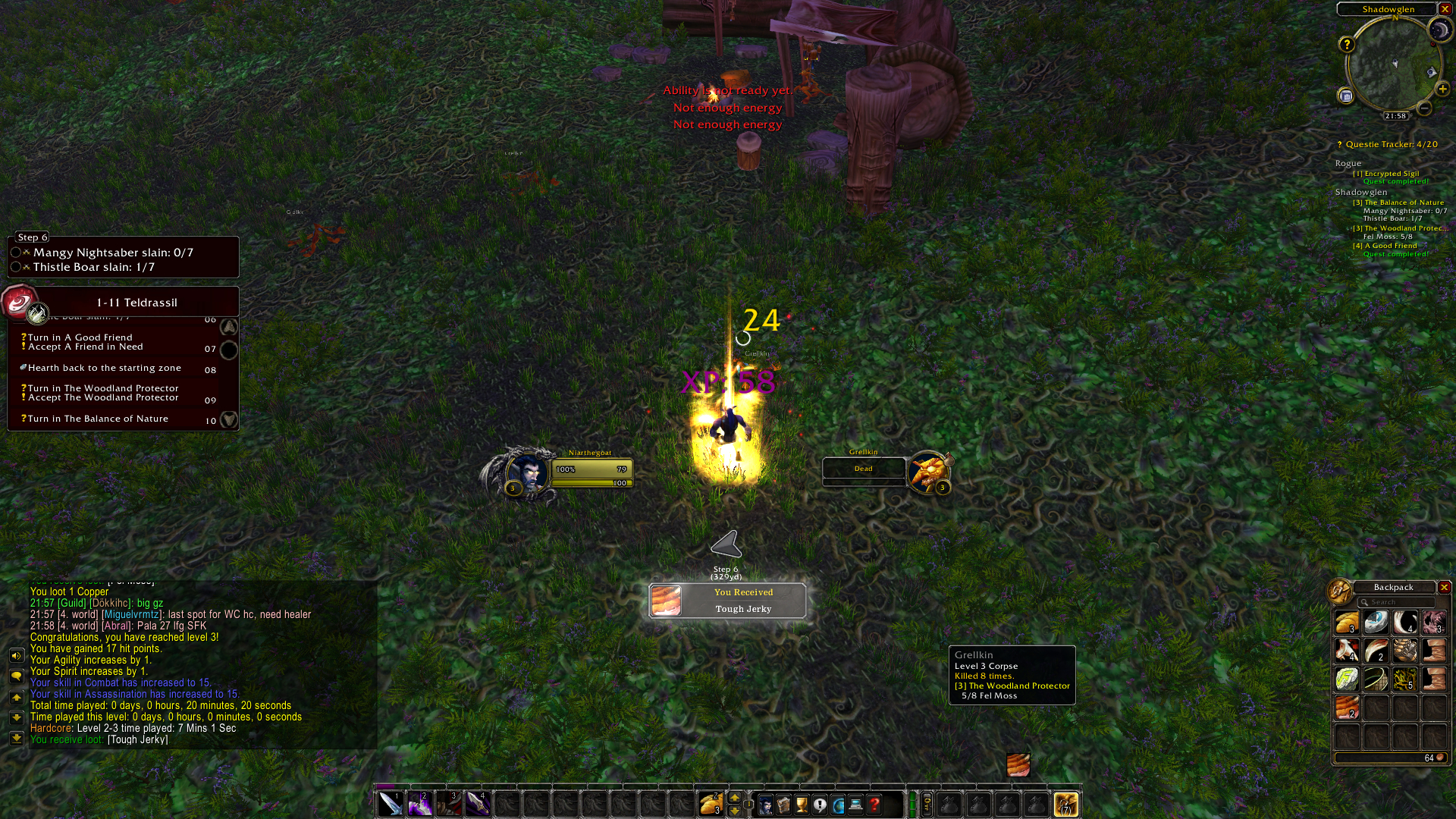
Task: Click the Tough Jerky loot notification
Action: 727,601
